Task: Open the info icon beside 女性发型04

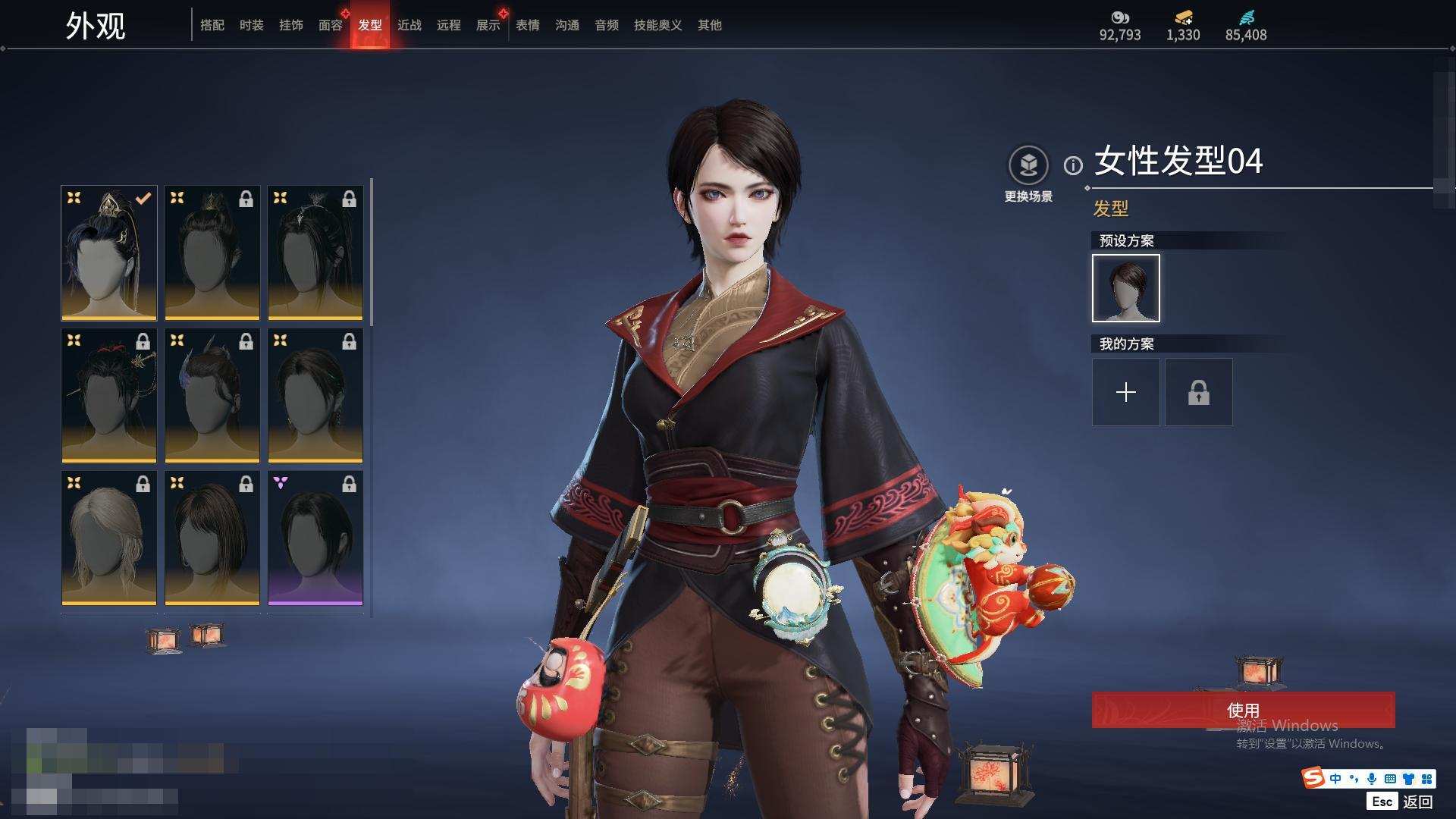Action: pyautogui.click(x=1073, y=165)
